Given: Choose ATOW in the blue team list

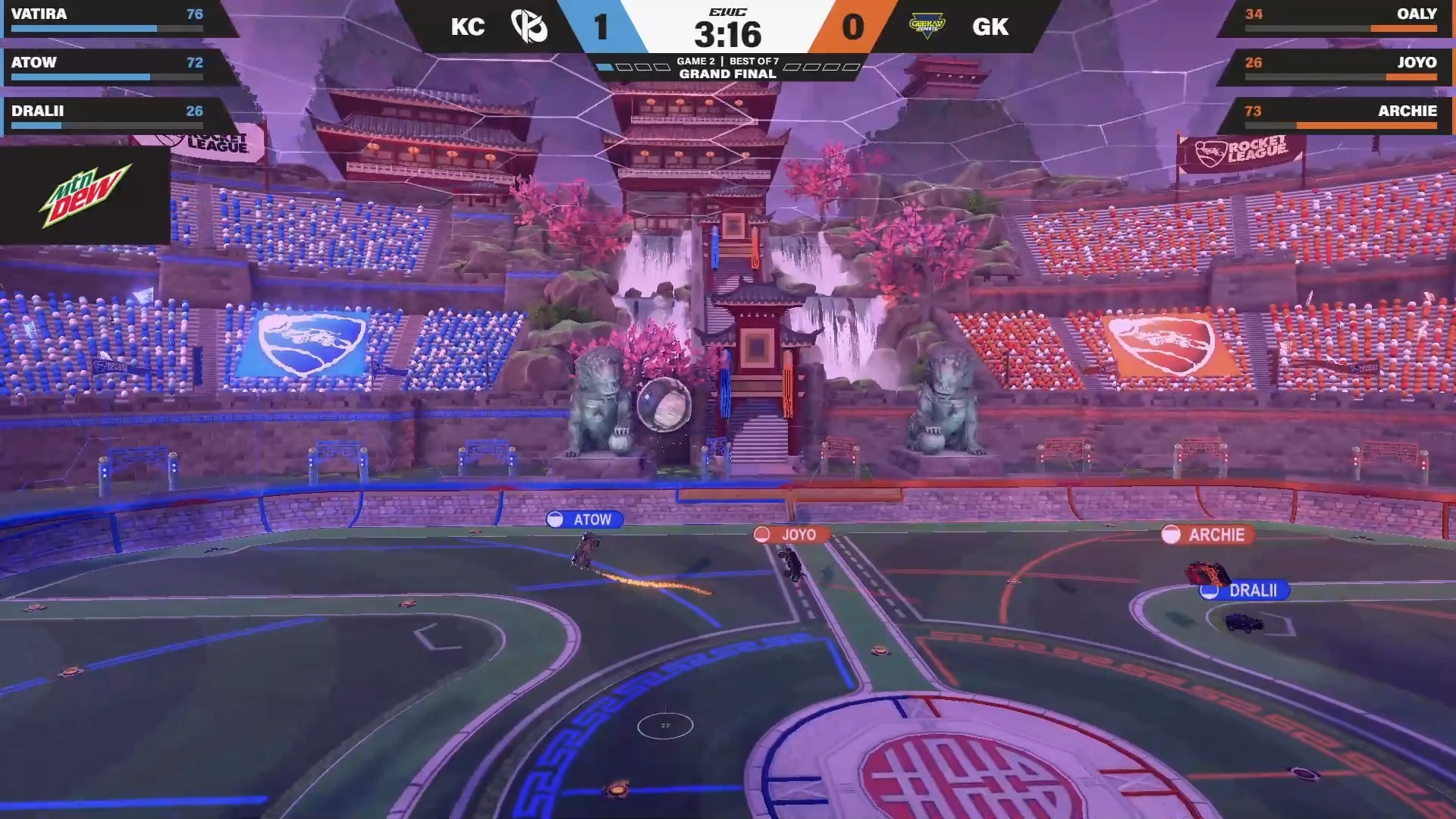Looking at the screenshot, I should 107,67.
